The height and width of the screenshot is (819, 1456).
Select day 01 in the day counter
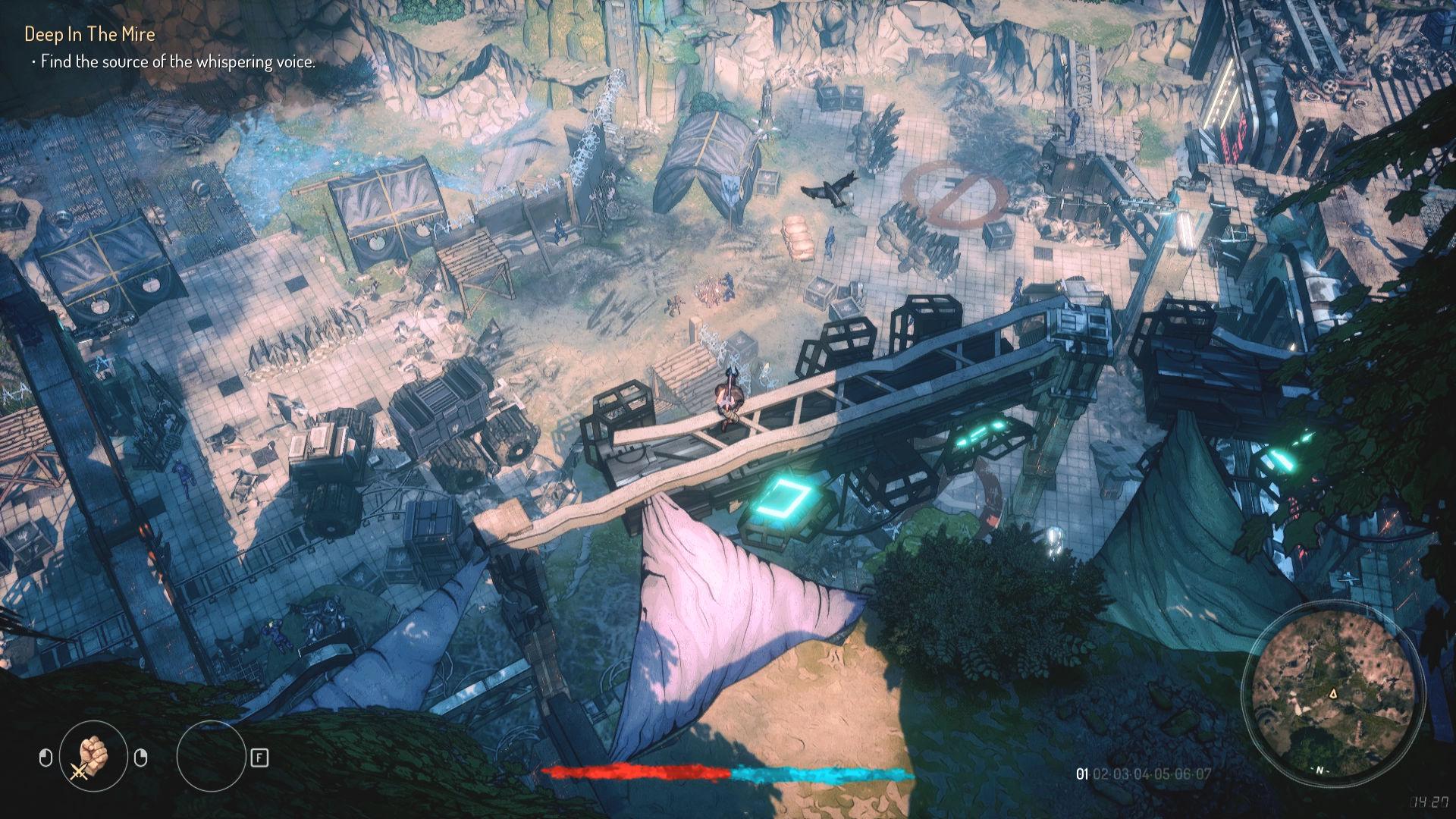pos(1082,774)
